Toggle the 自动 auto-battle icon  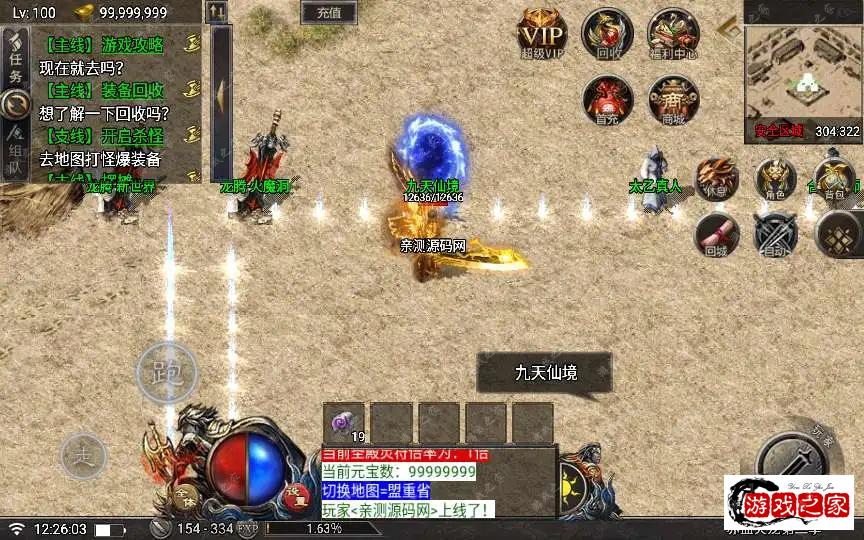click(x=775, y=236)
